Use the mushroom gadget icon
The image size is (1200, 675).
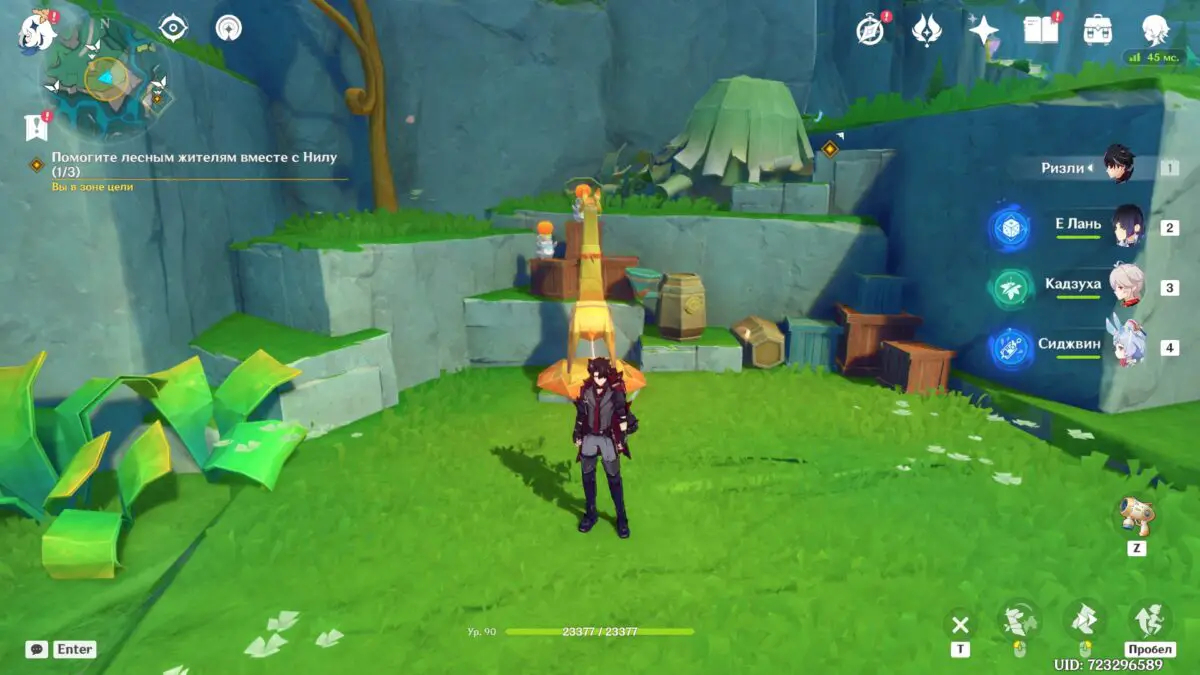1135,515
